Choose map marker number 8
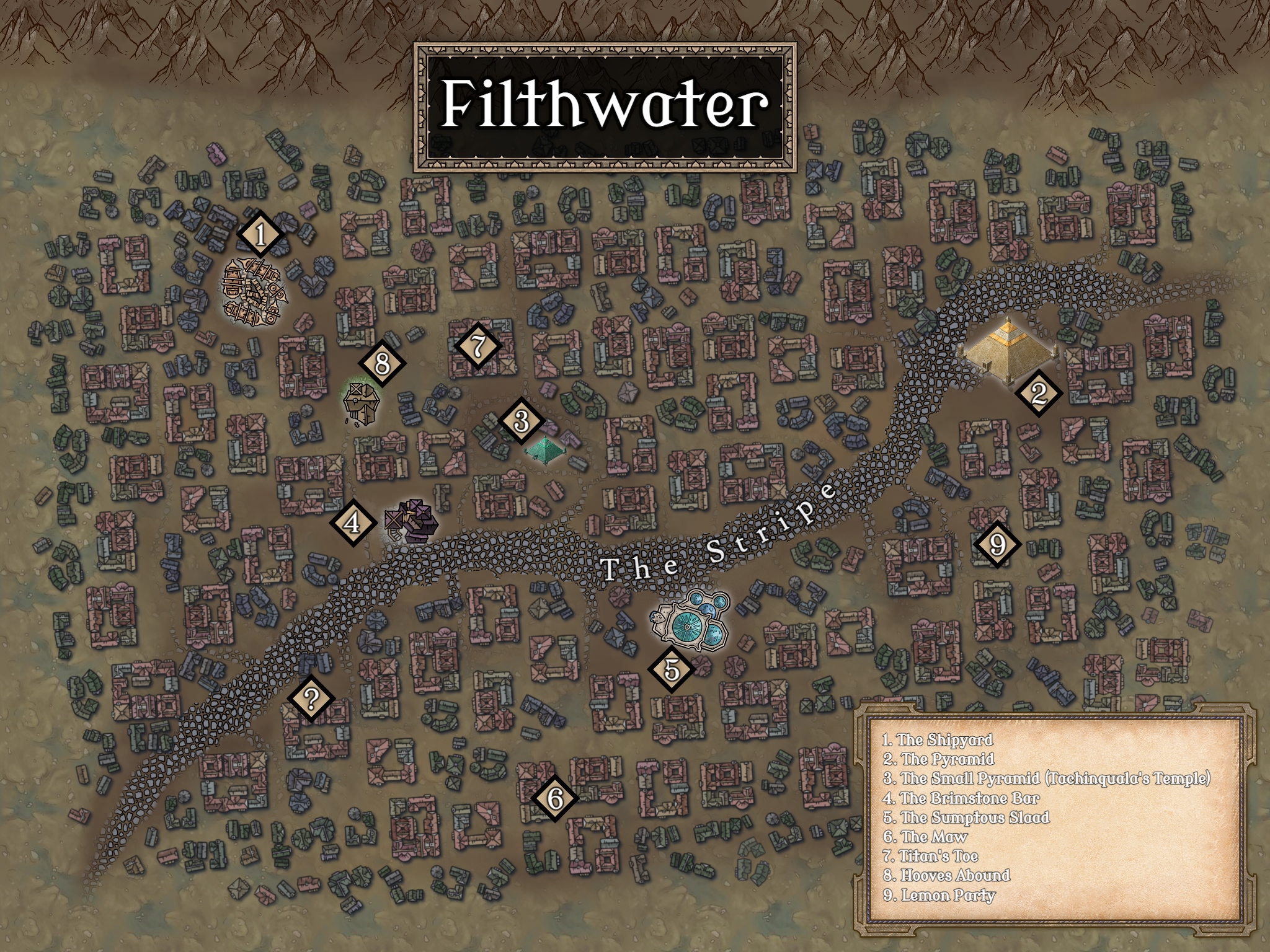The height and width of the screenshot is (952, 1270). point(382,363)
